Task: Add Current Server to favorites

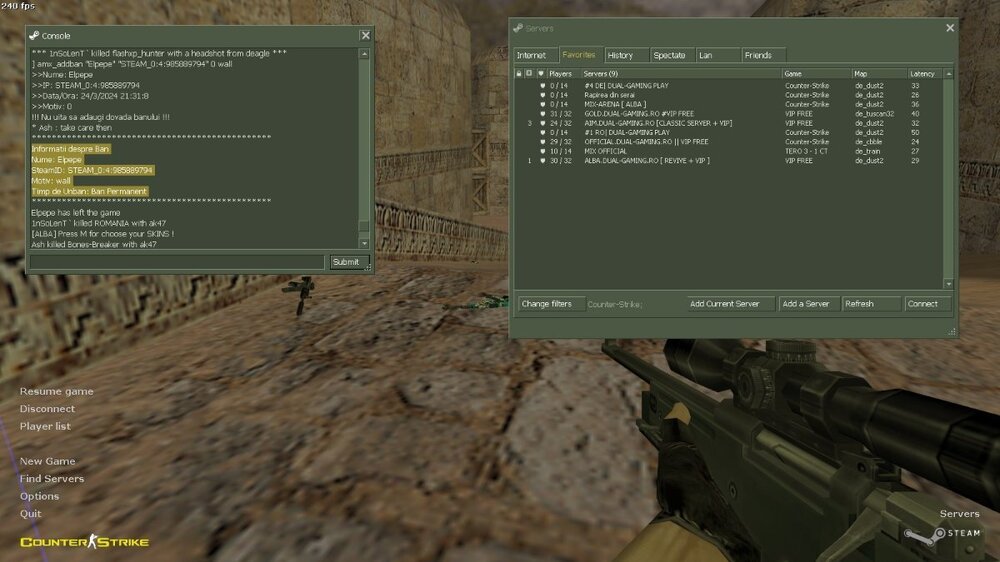Action: (725, 304)
